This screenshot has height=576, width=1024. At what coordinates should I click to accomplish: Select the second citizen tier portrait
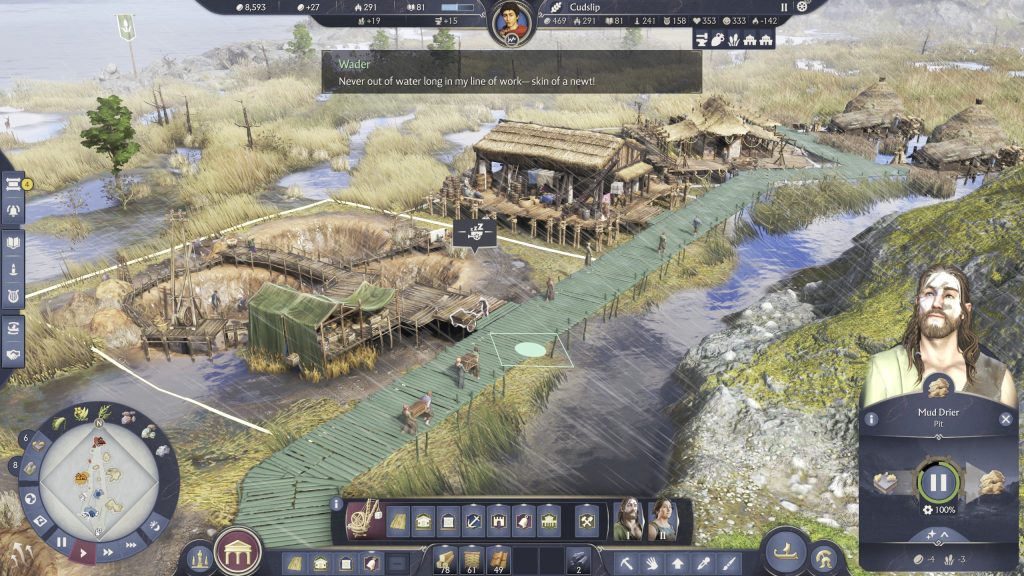[x=661, y=519]
